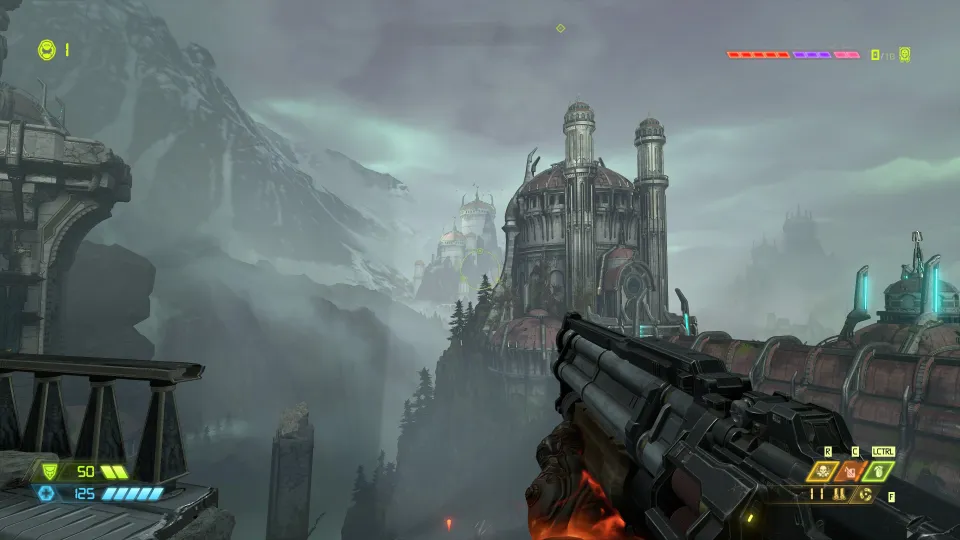Viewport: 960px width, 540px height.
Task: Activate the skull Flame Belch icon
Action: pyautogui.click(x=824, y=471)
